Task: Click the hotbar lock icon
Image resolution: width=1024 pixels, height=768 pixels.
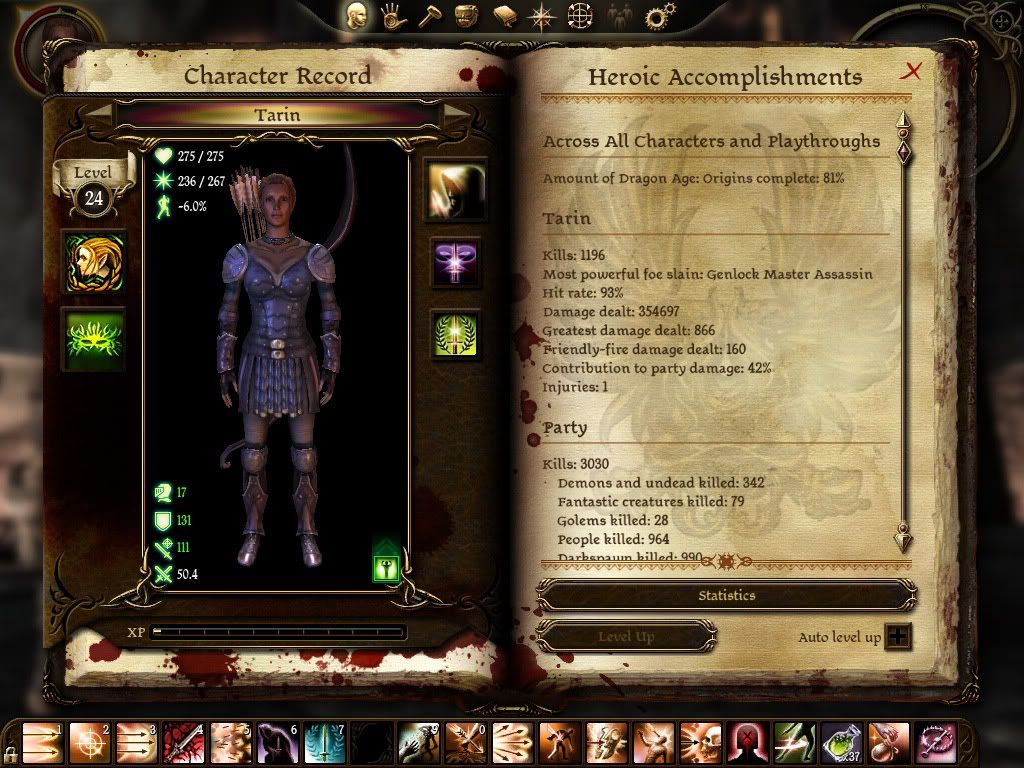Action: (10, 752)
